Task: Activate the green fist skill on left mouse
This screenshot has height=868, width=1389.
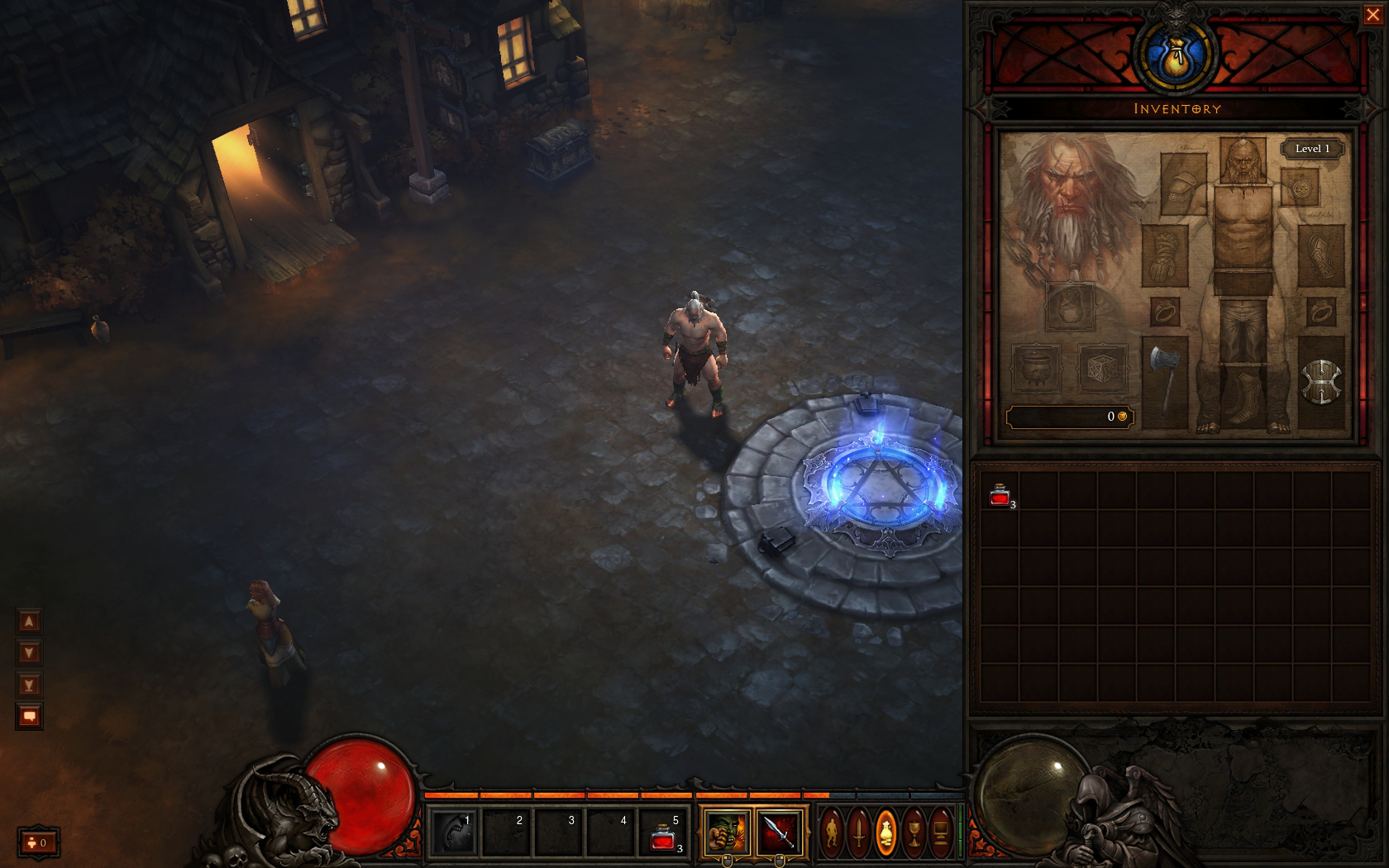Action: pos(726,832)
